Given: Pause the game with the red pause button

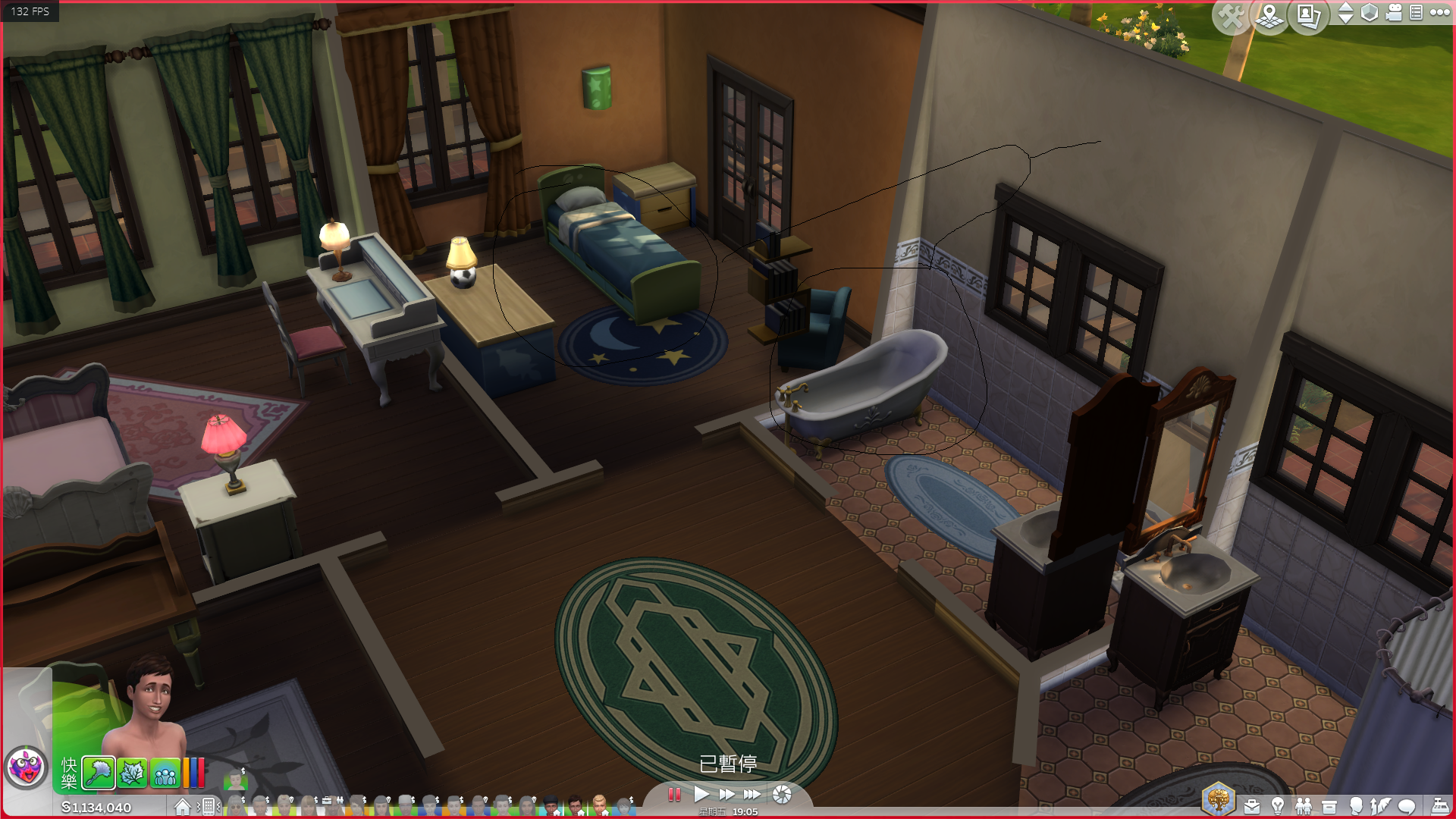Looking at the screenshot, I should (x=673, y=795).
